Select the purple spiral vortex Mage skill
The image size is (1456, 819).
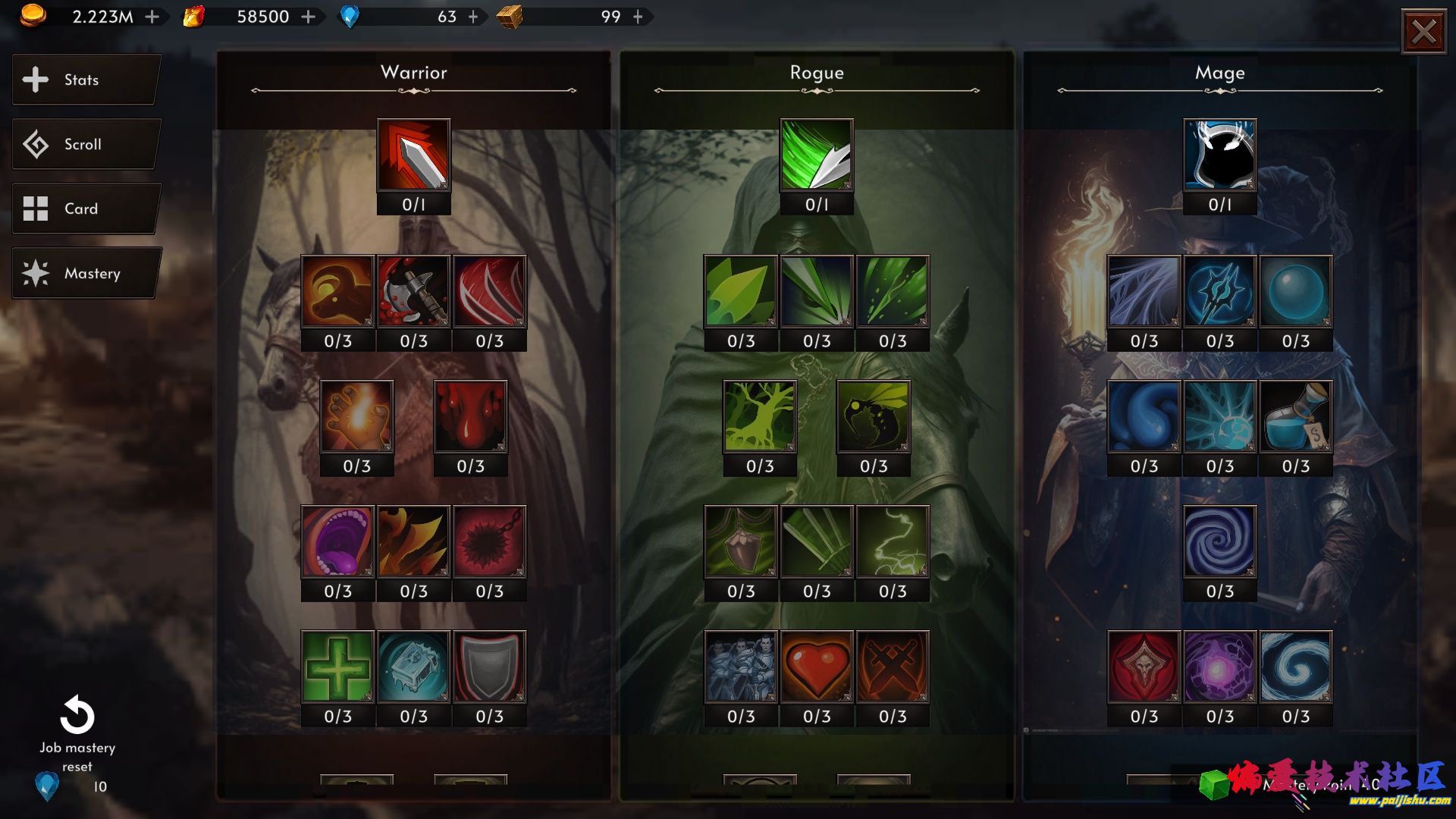point(1219,542)
